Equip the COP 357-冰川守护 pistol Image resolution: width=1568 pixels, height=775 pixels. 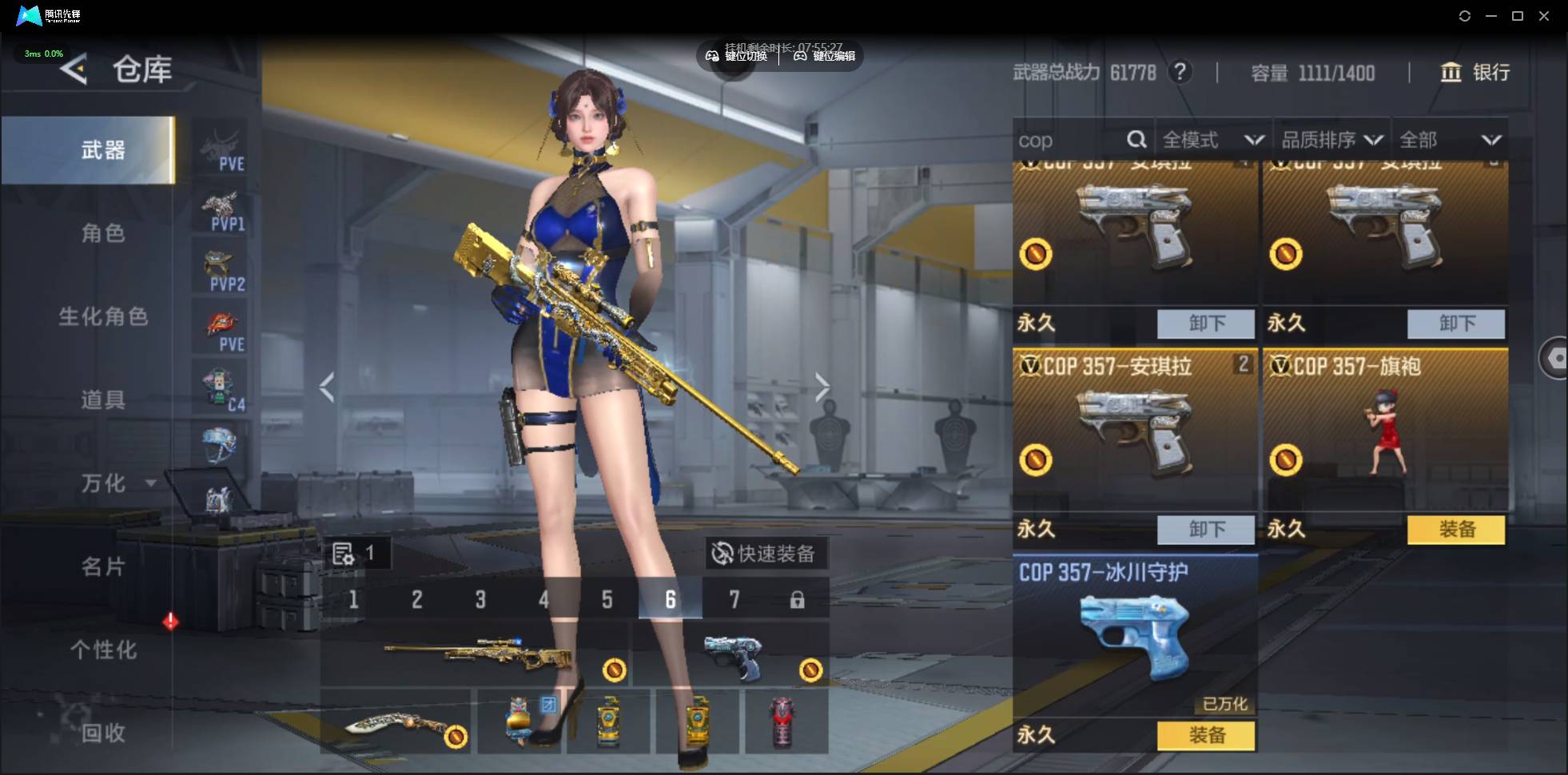pos(1205,735)
